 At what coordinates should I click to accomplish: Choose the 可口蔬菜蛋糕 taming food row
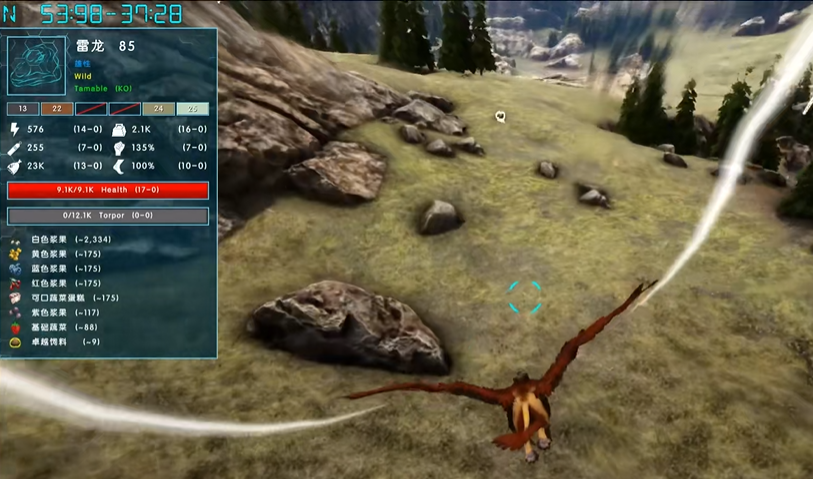point(70,298)
